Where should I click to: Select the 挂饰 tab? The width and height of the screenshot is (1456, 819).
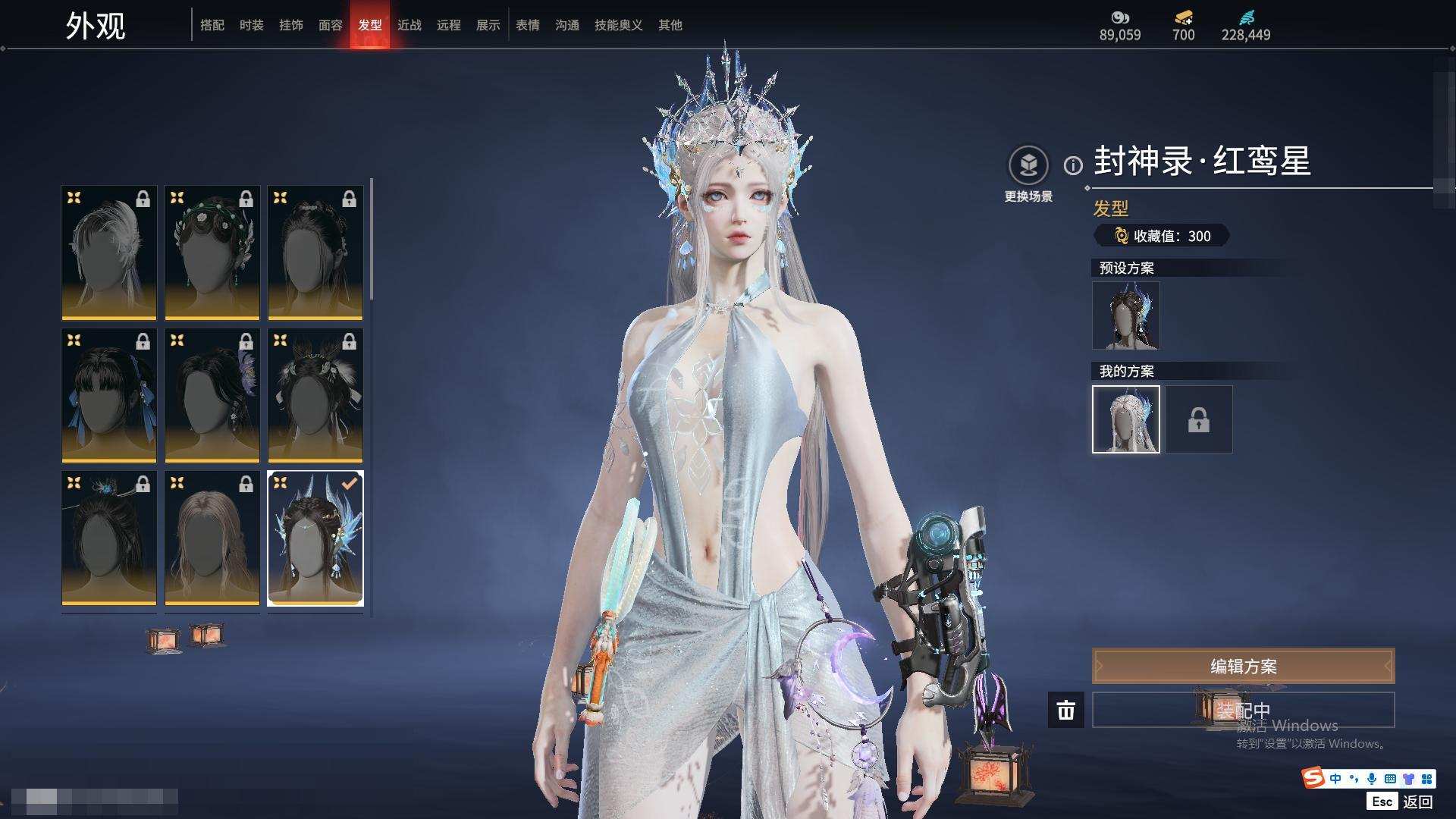pos(291,25)
